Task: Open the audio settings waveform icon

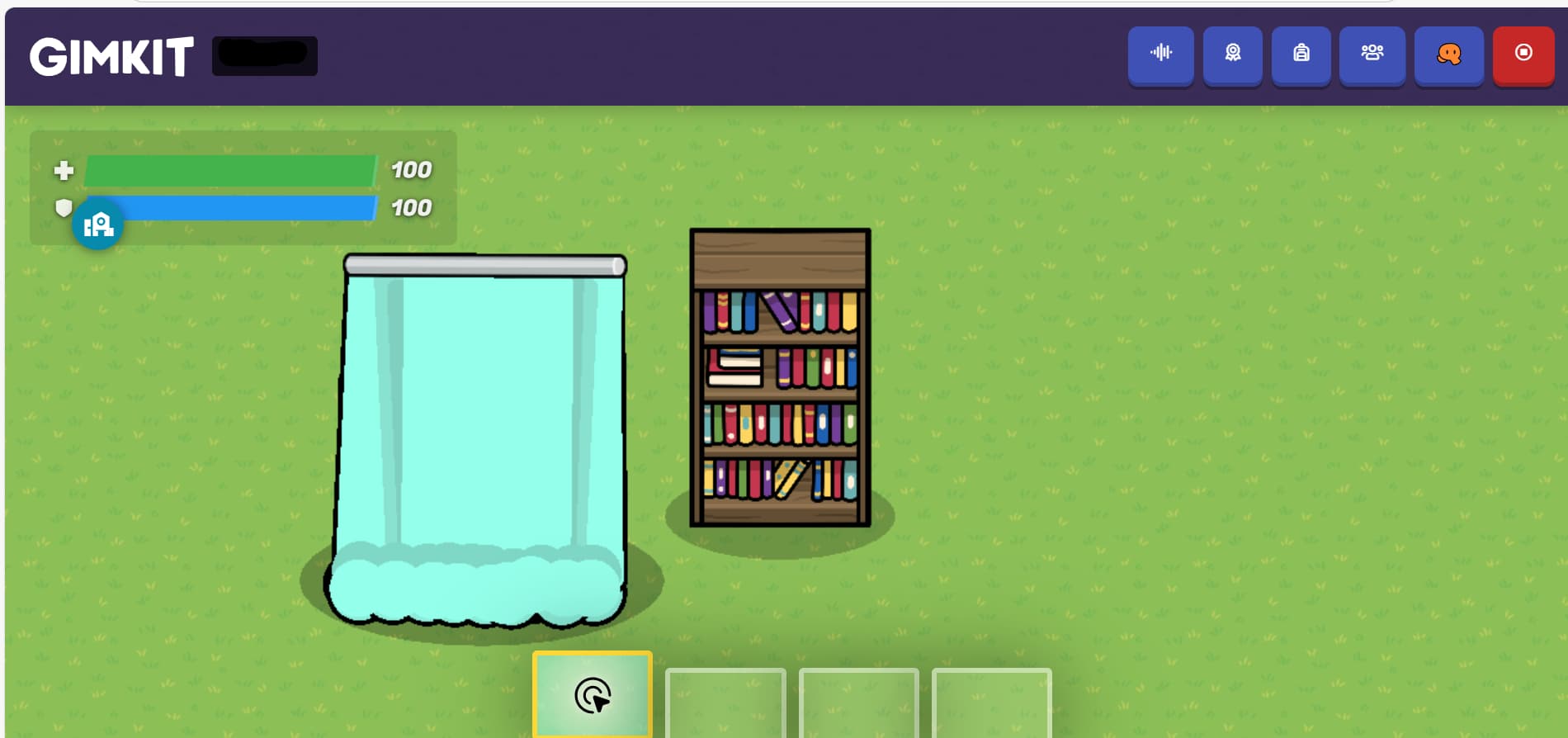Action: [x=1160, y=55]
